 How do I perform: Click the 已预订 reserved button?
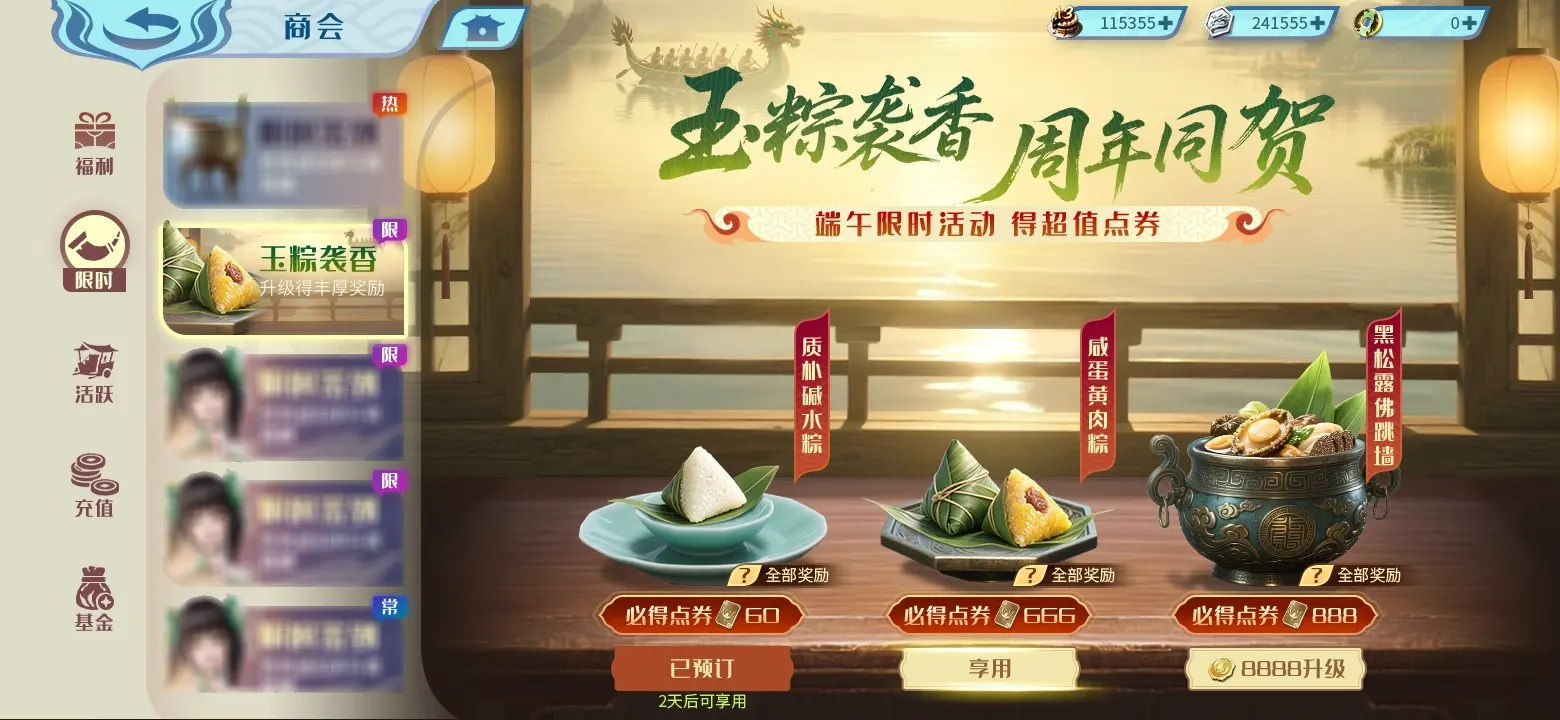coord(702,668)
